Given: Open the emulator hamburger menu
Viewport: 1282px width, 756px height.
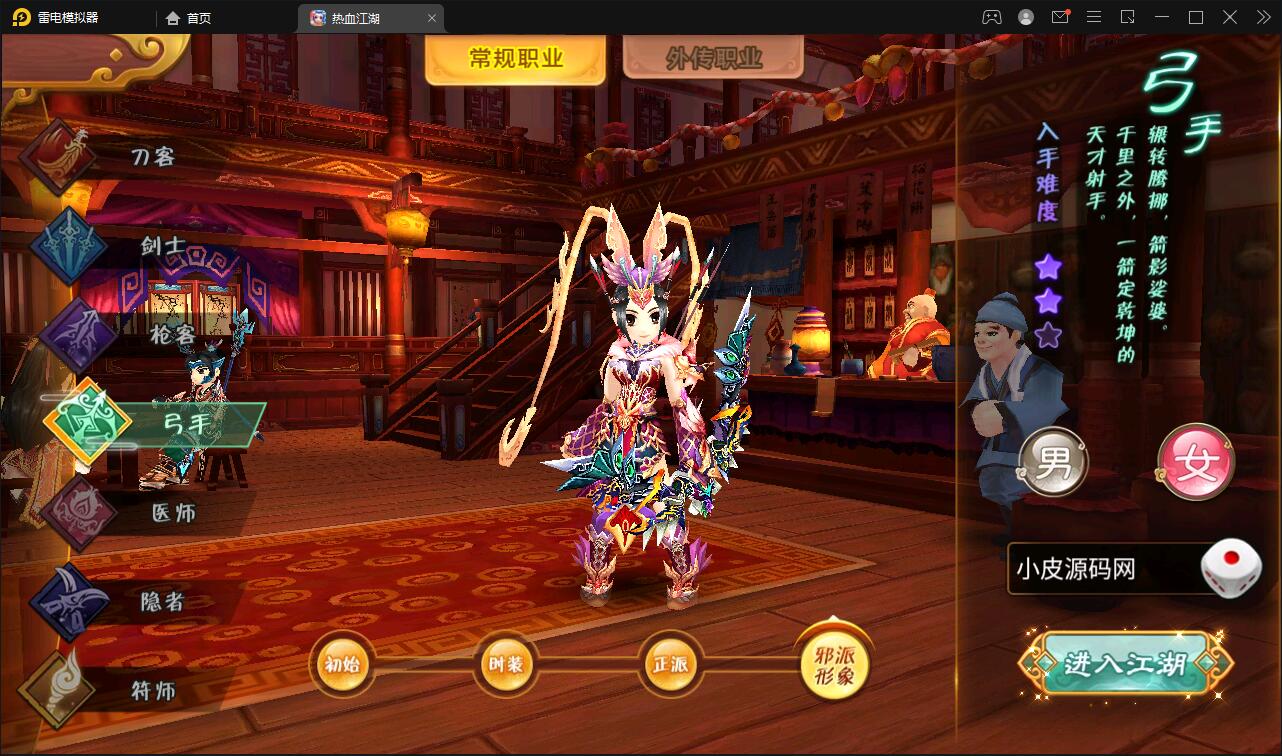Looking at the screenshot, I should [x=1095, y=17].
